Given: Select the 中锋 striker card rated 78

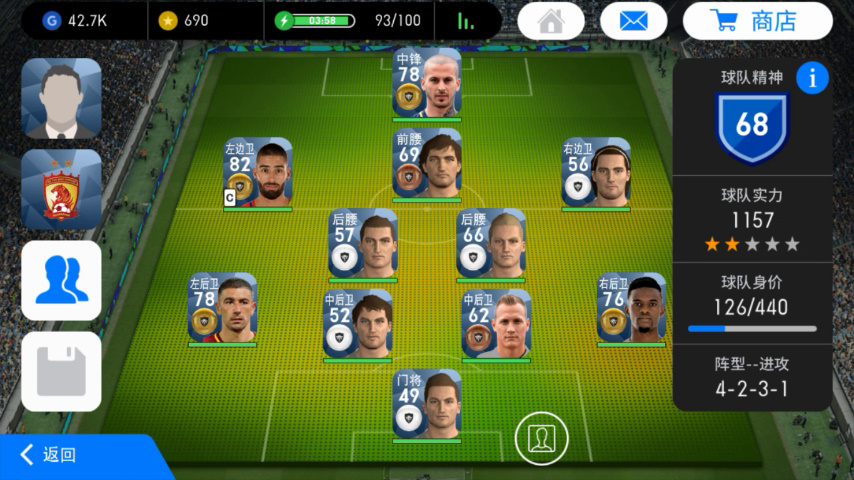Looking at the screenshot, I should [x=427, y=83].
